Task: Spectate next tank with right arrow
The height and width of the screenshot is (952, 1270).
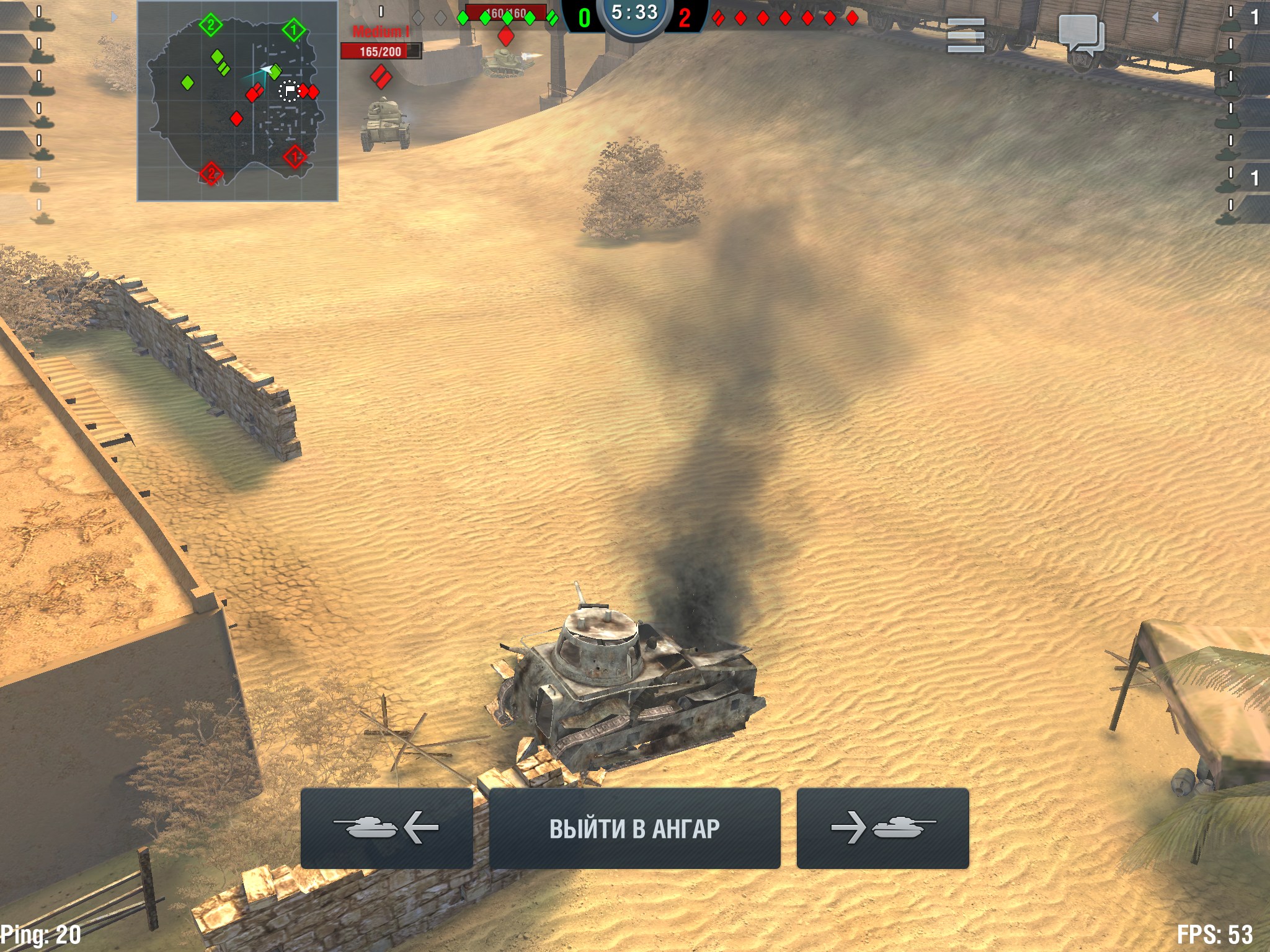Action: [x=882, y=828]
